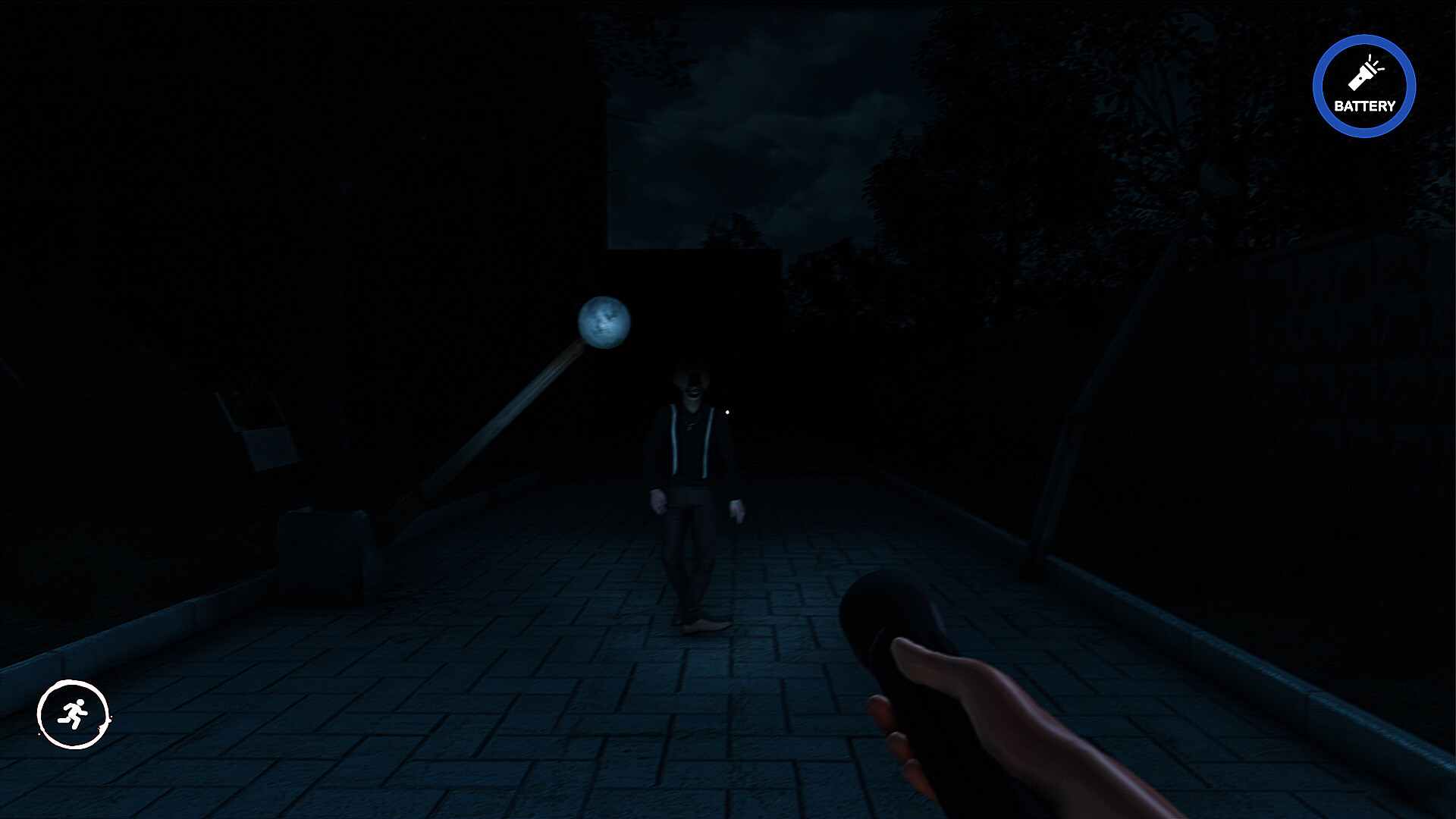Click the circular stamina indicator bottom-left
This screenshot has height=819, width=1456.
(72, 713)
